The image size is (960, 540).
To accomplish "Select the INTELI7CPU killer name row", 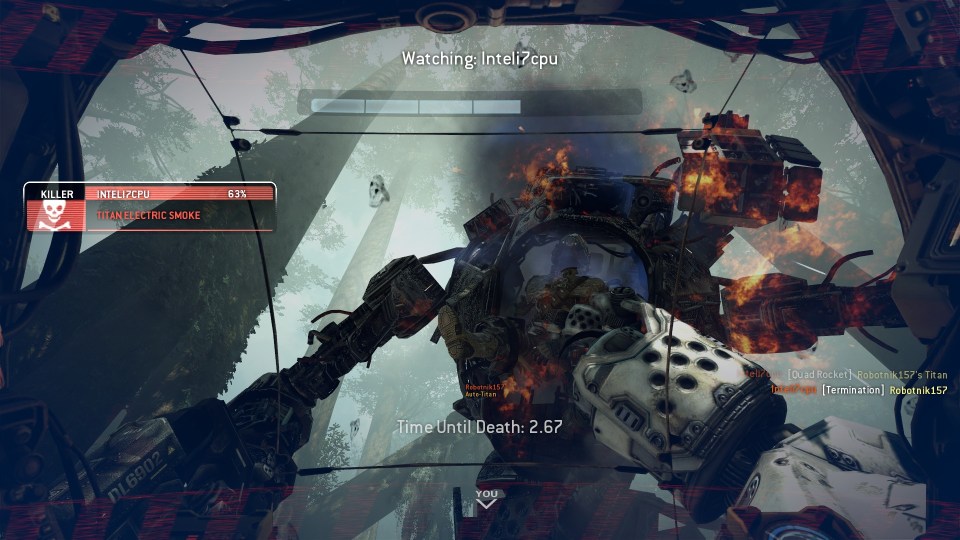I will 178,193.
